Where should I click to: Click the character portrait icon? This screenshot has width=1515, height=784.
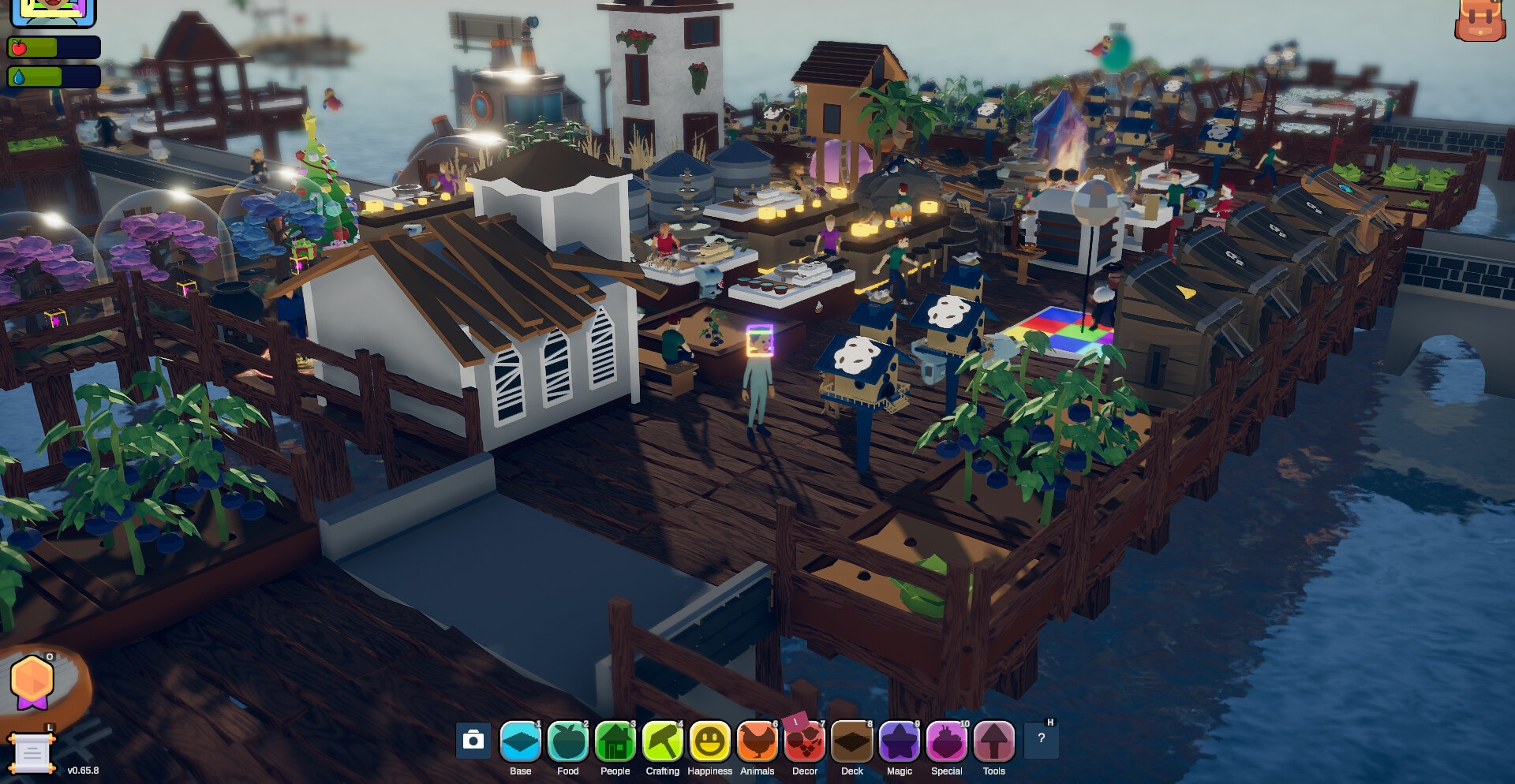[53, 11]
